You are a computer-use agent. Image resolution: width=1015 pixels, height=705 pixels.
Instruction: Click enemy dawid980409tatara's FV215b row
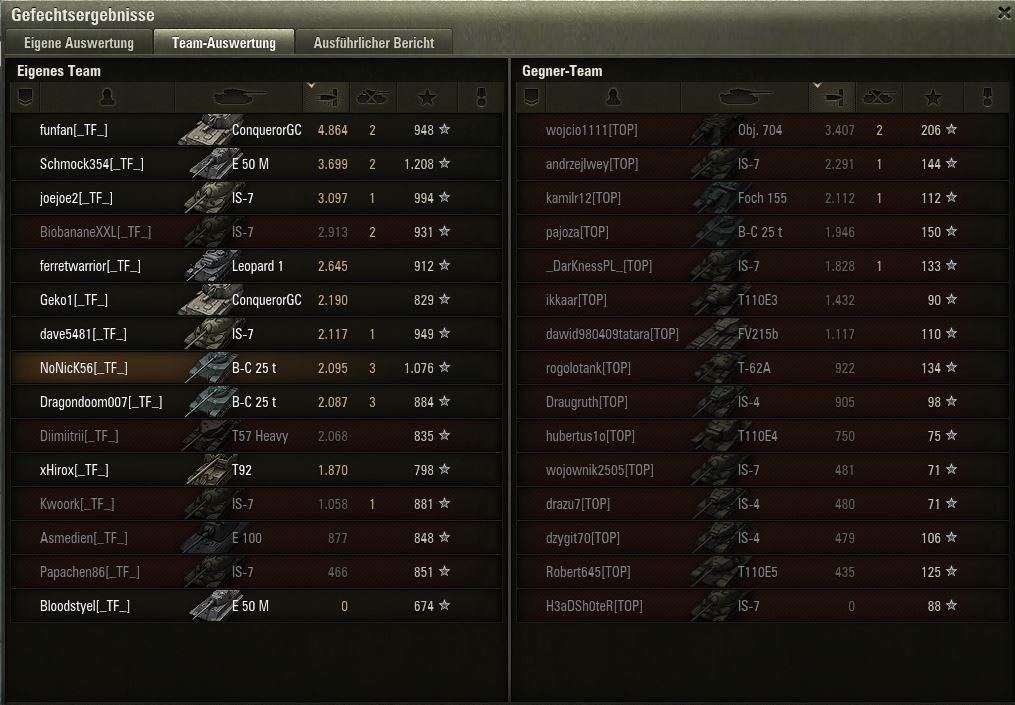point(762,334)
